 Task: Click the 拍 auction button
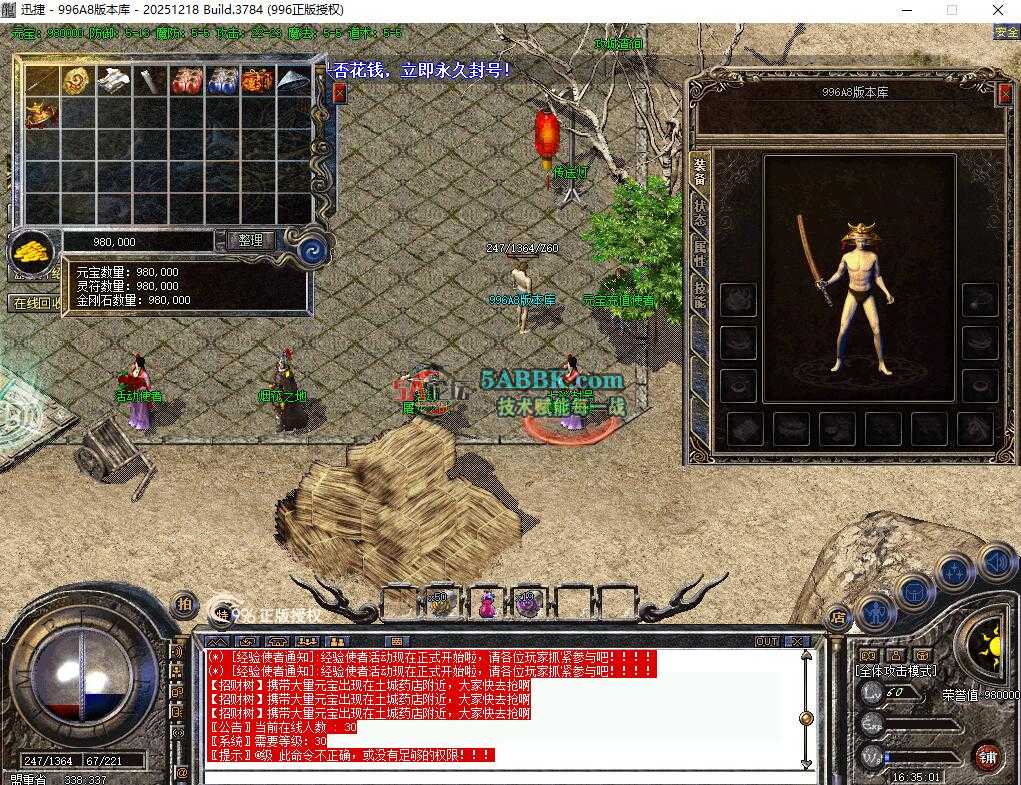point(184,604)
